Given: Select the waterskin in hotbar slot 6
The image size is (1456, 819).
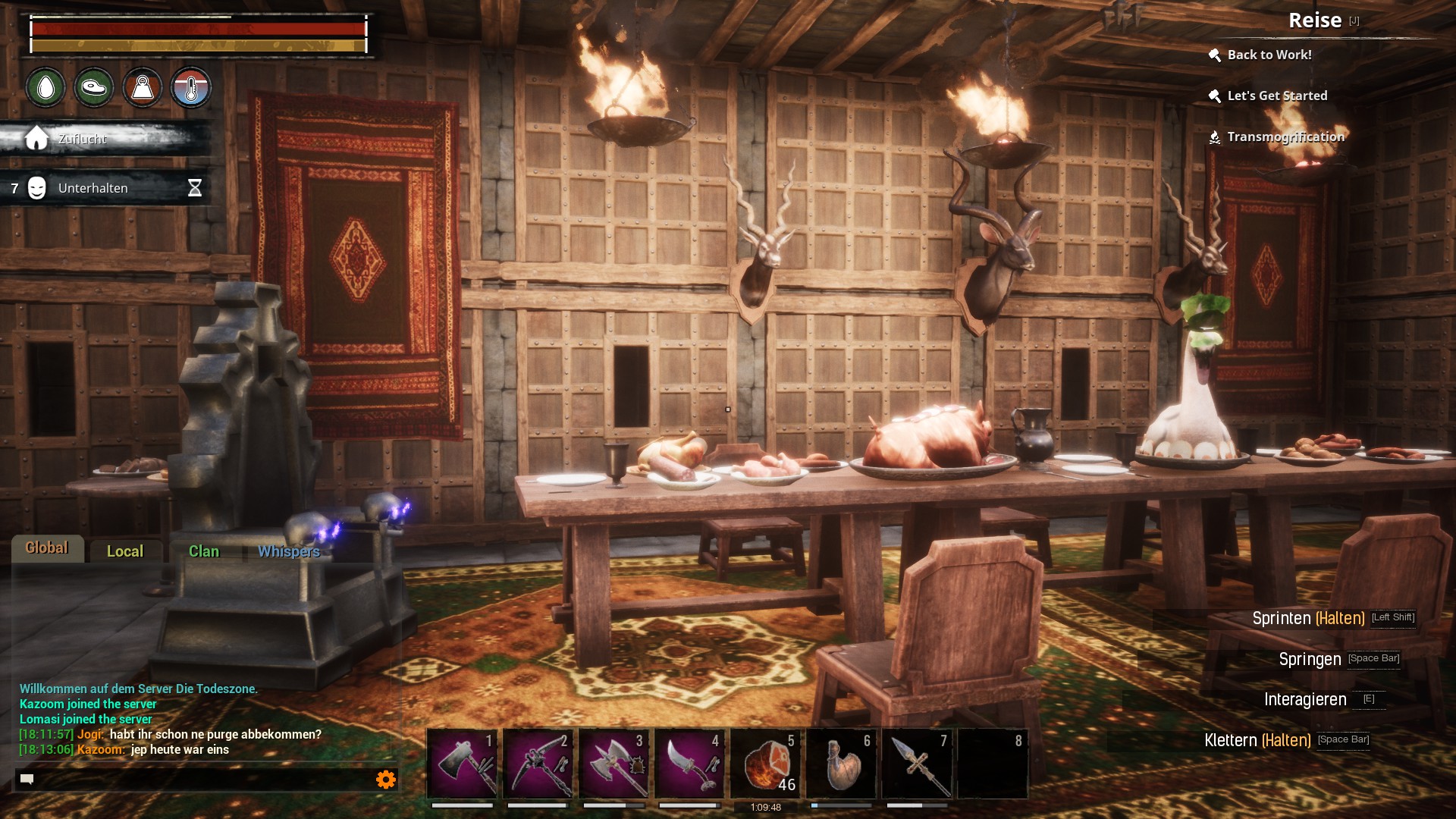Looking at the screenshot, I should click(841, 764).
